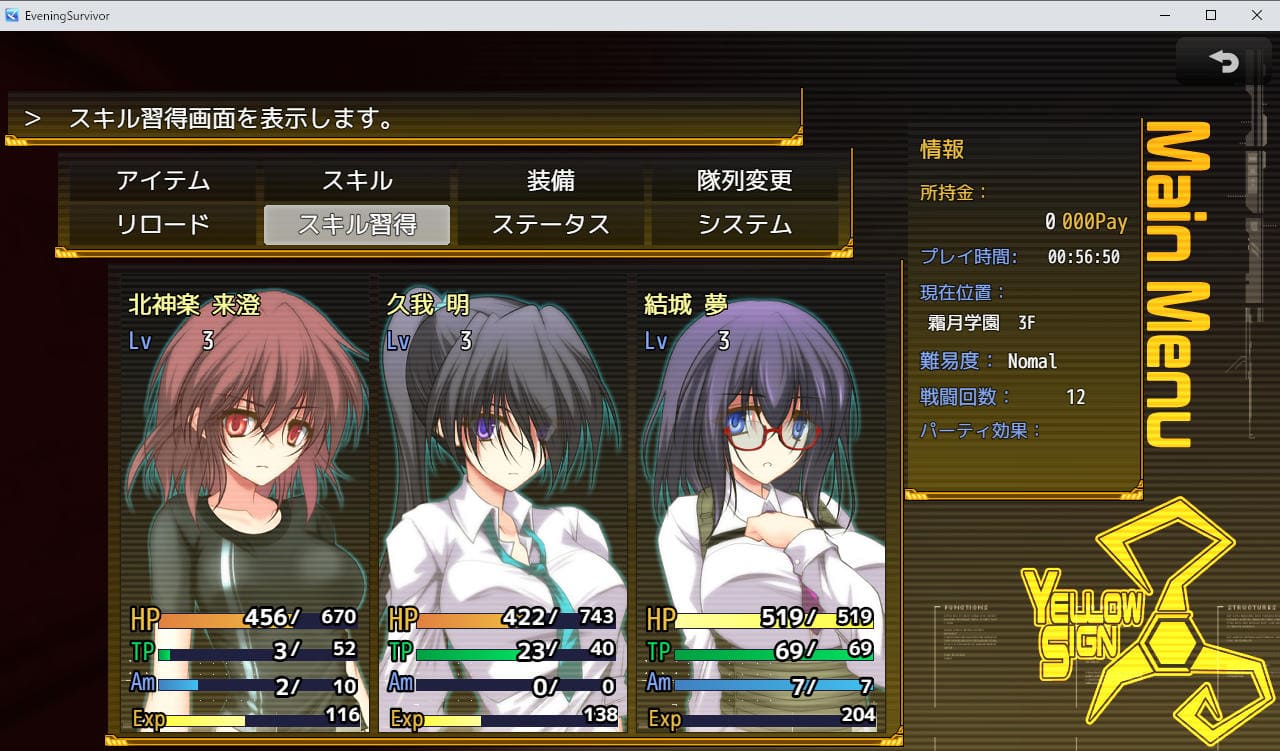Viewport: 1280px width, 751px height.
Task: Open the 装備 (Equipment) menu
Action: coord(551,181)
